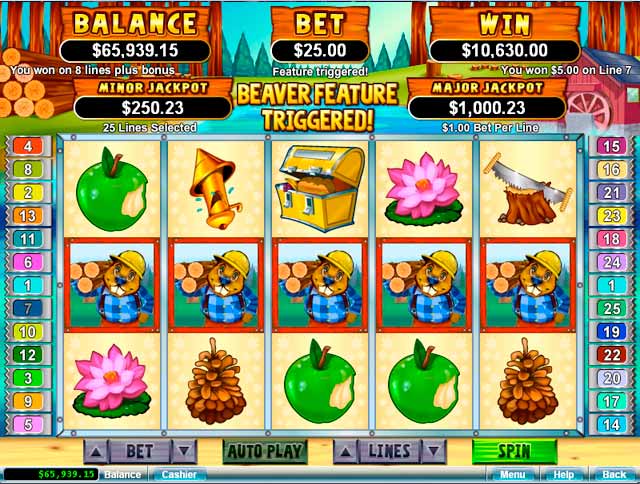Choose payline marker 13
Image resolution: width=640 pixels, height=484 pixels.
coord(27,216)
